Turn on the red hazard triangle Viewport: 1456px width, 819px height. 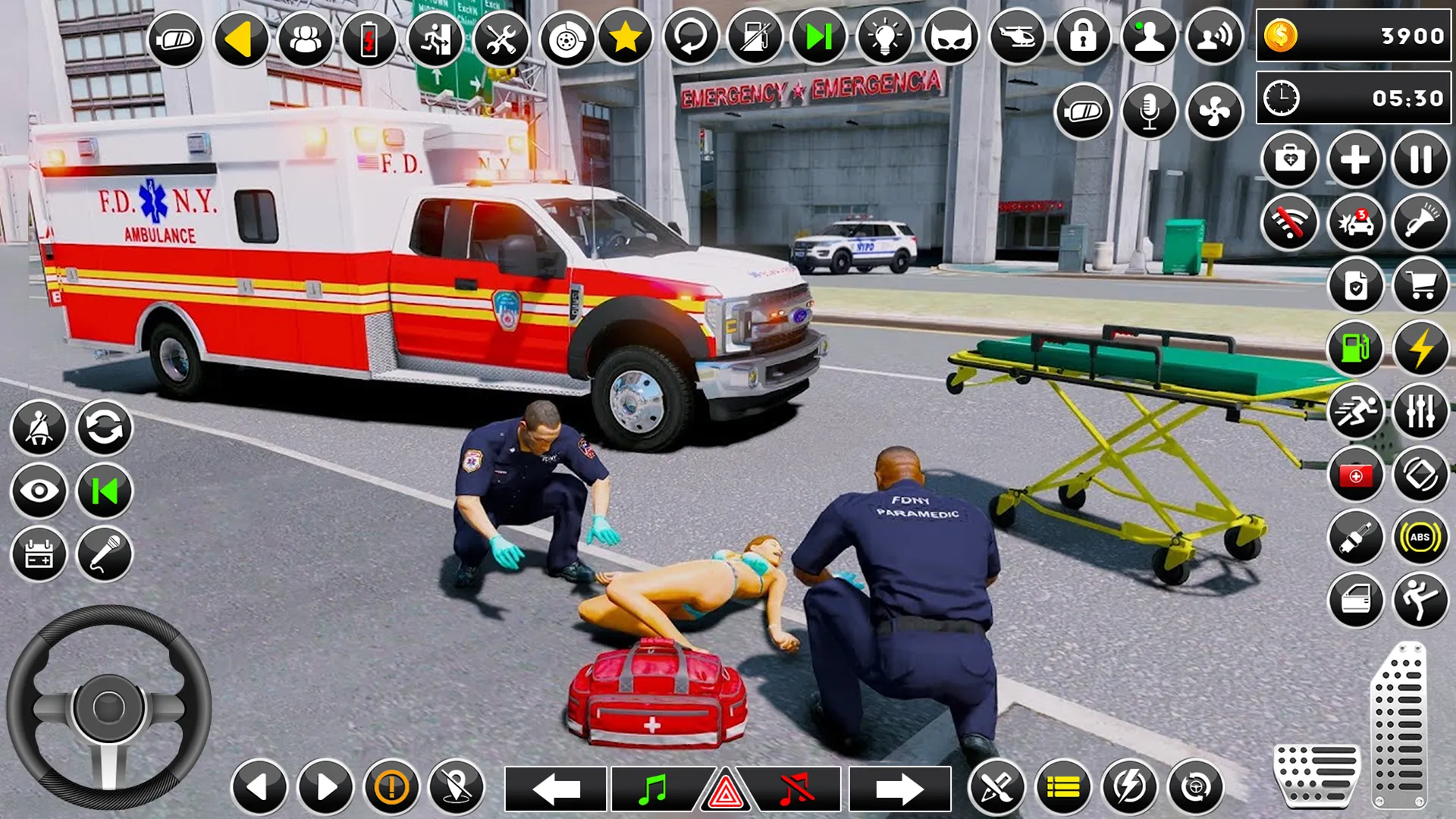pyautogui.click(x=725, y=792)
